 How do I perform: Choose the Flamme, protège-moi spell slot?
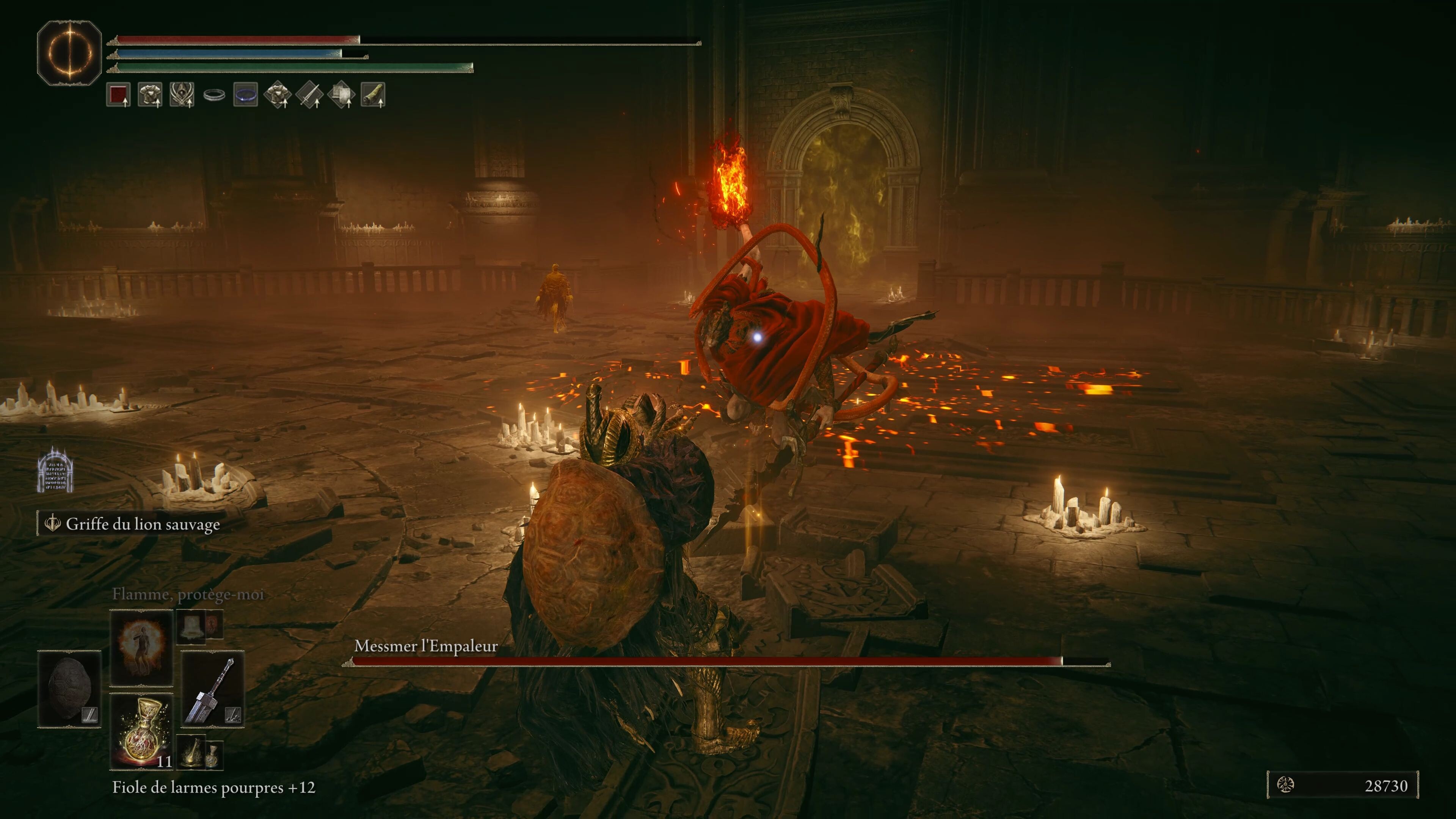point(141,647)
